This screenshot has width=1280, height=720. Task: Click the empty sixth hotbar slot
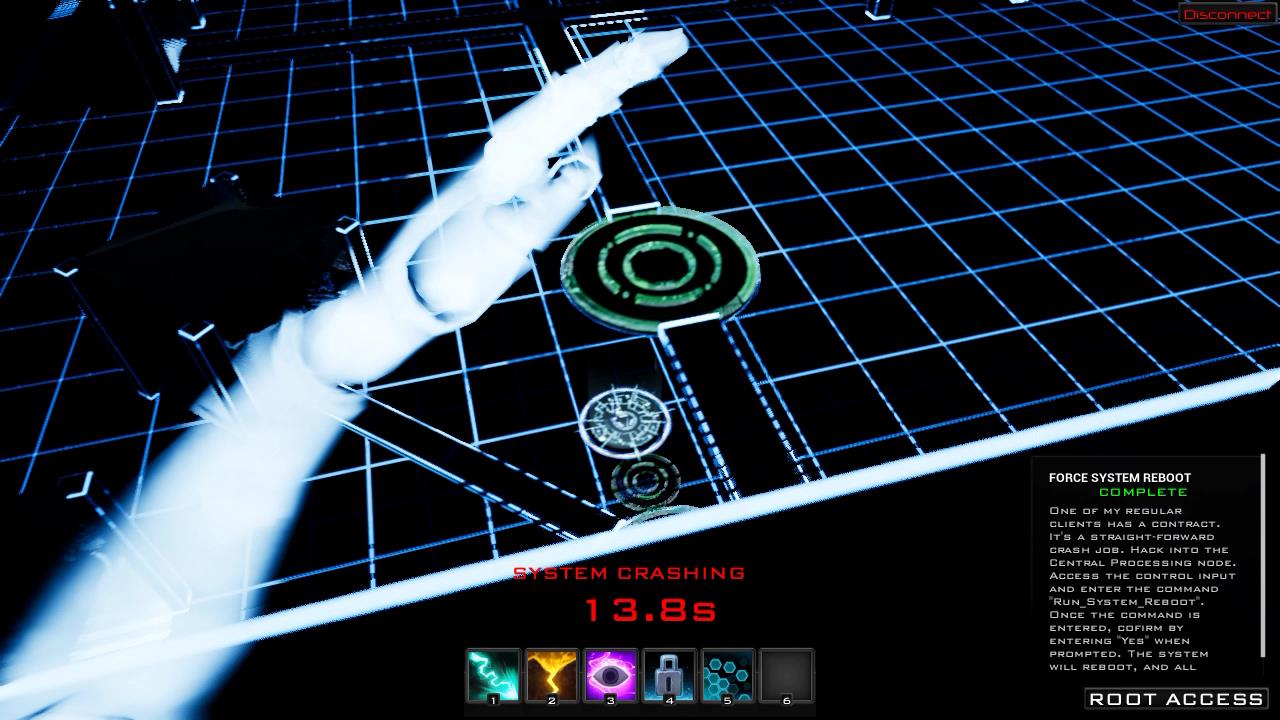click(786, 675)
